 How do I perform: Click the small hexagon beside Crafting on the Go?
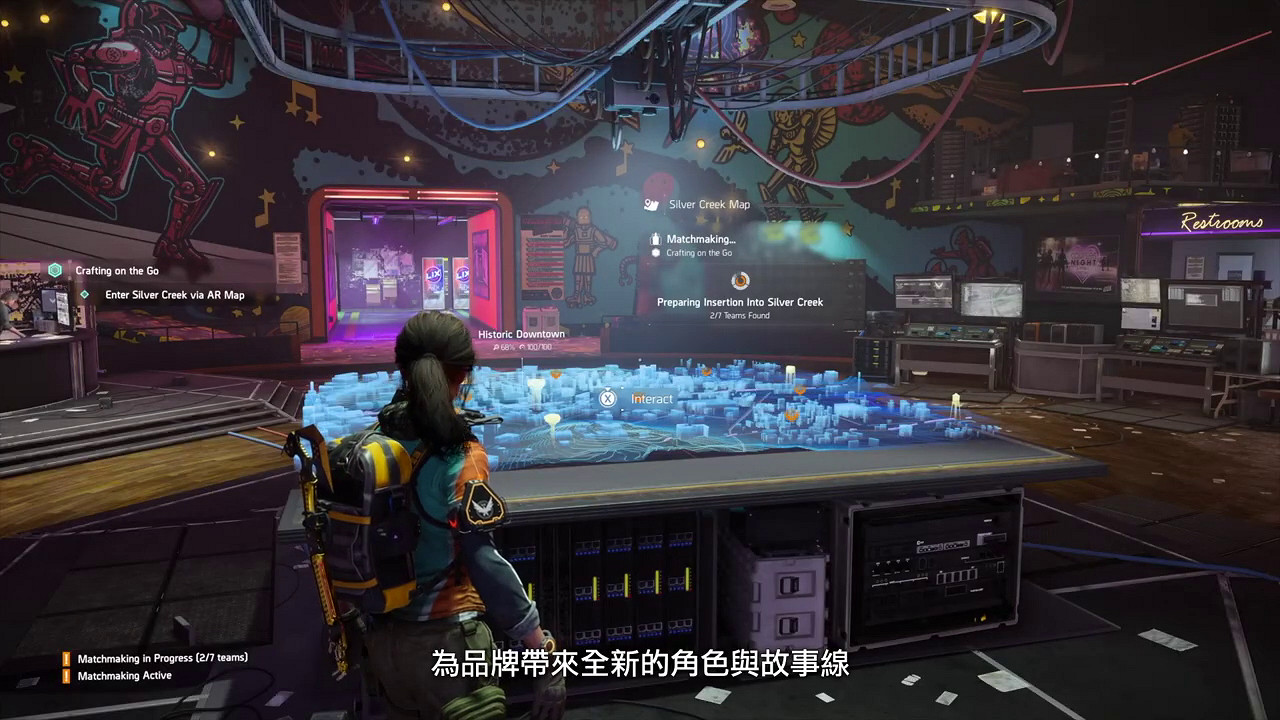coord(655,253)
